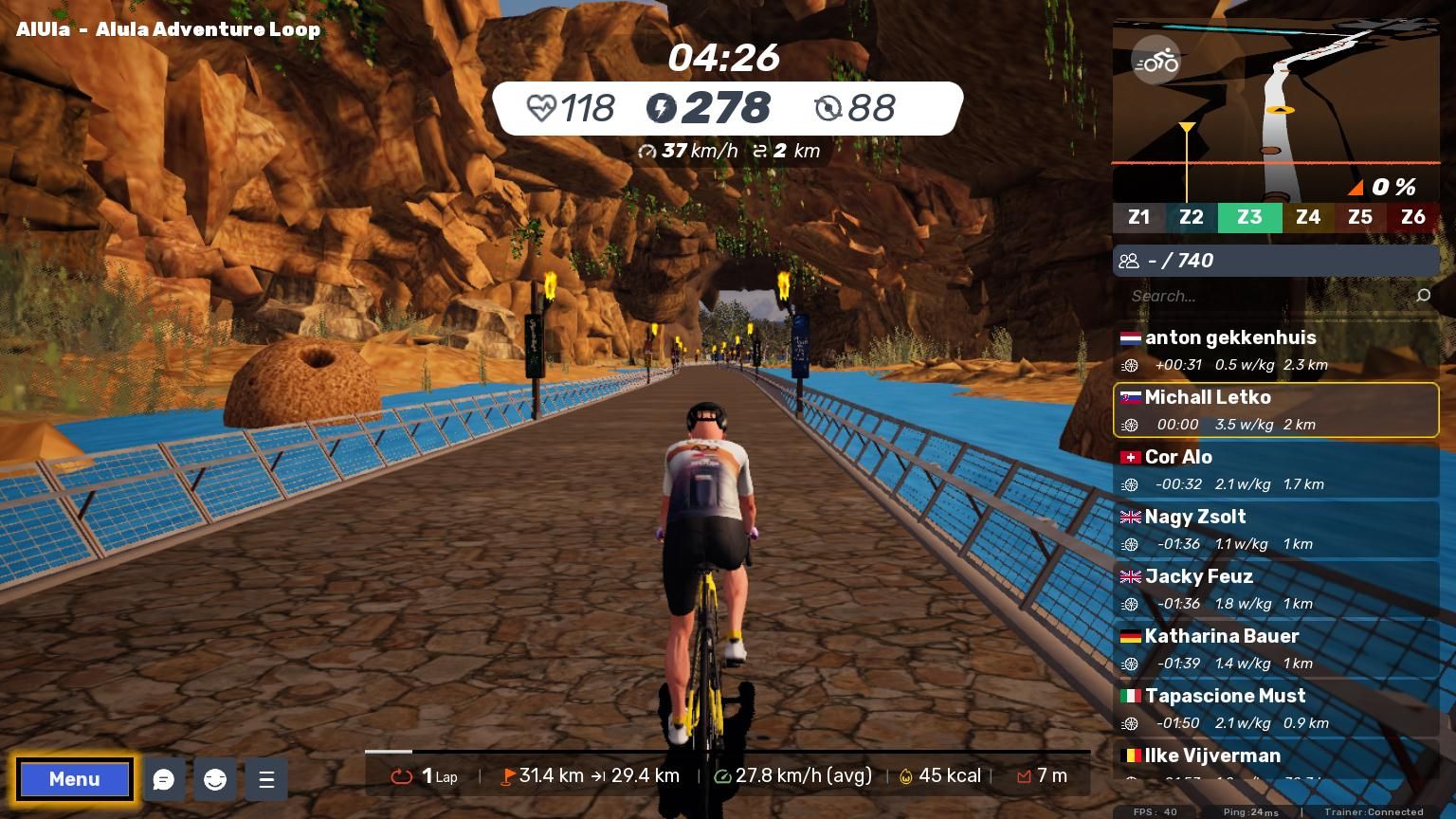The height and width of the screenshot is (819, 1456).
Task: Open the chat speech bubble icon
Action: tap(164, 779)
